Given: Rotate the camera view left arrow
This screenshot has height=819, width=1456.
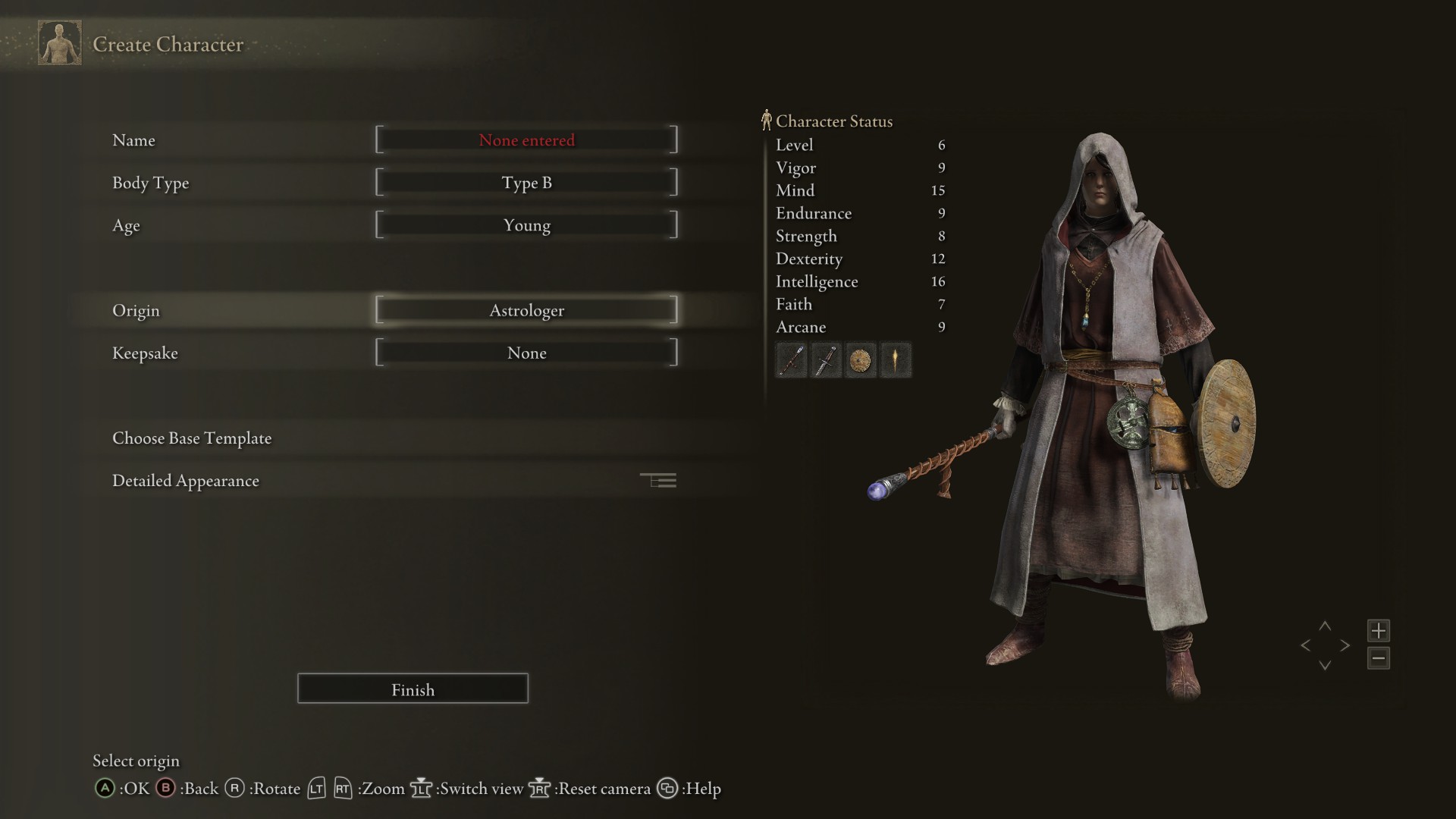Looking at the screenshot, I should [x=1305, y=645].
